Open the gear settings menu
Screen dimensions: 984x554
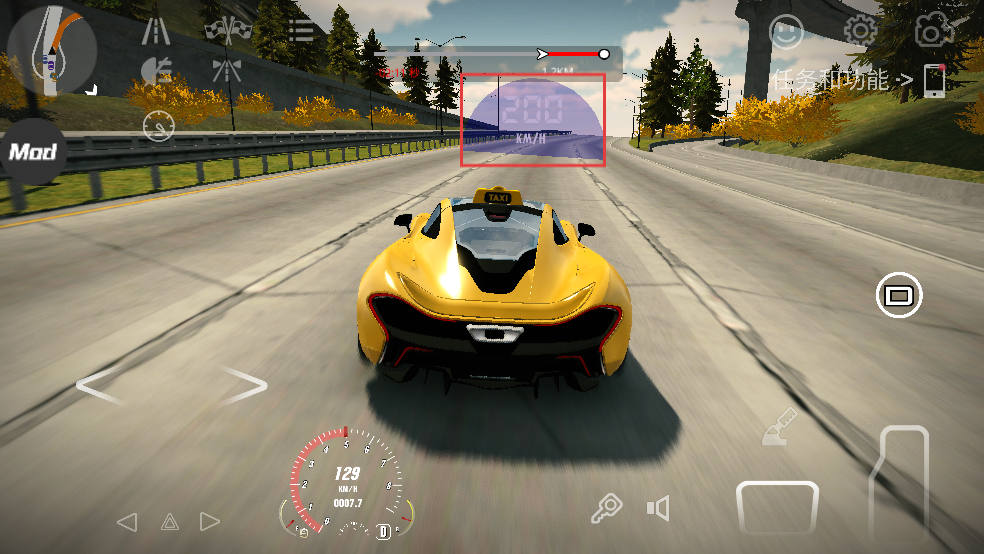point(859,31)
